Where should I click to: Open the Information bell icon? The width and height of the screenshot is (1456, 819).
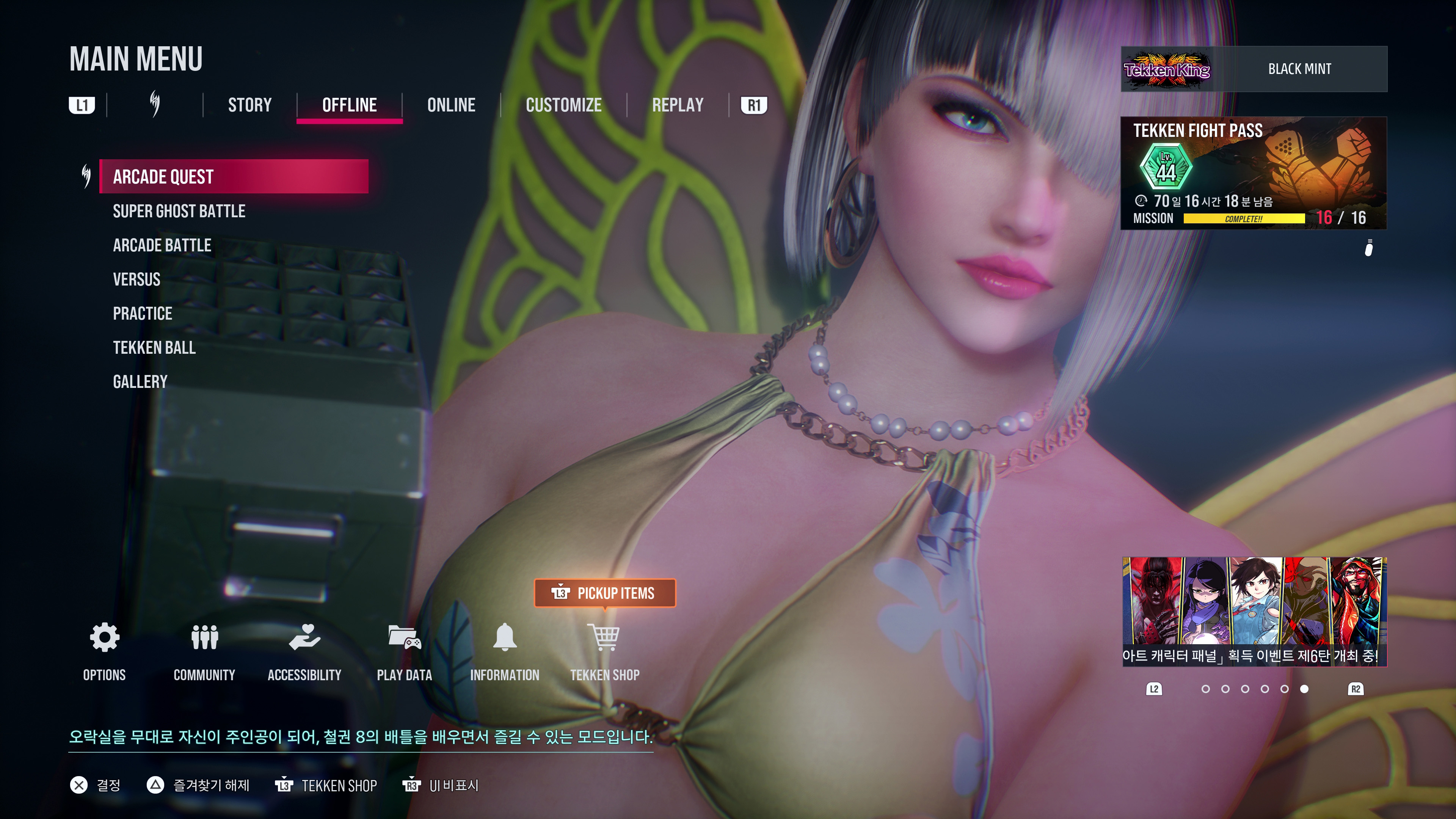(505, 639)
